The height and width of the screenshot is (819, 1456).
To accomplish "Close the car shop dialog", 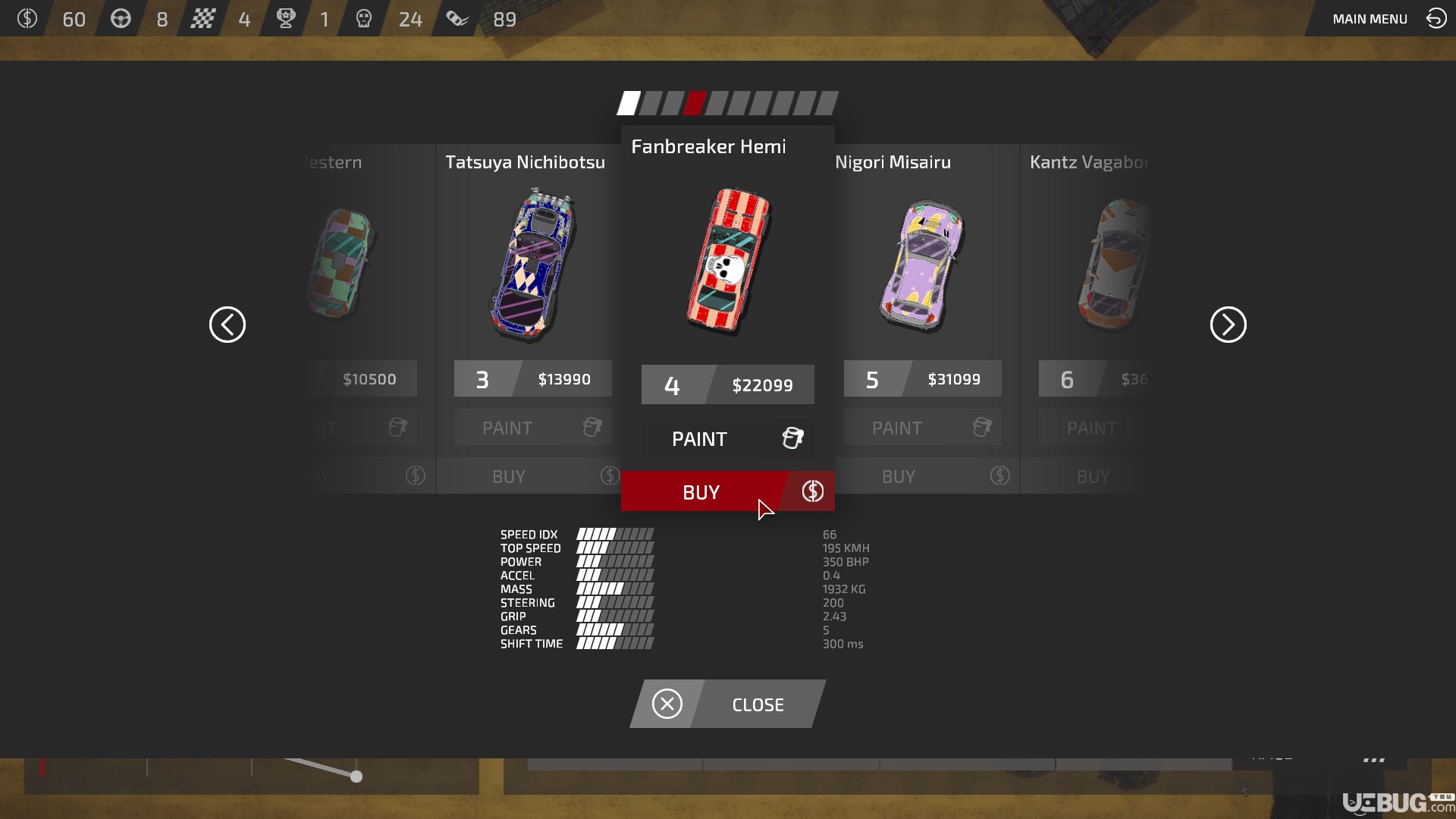I will point(727,704).
